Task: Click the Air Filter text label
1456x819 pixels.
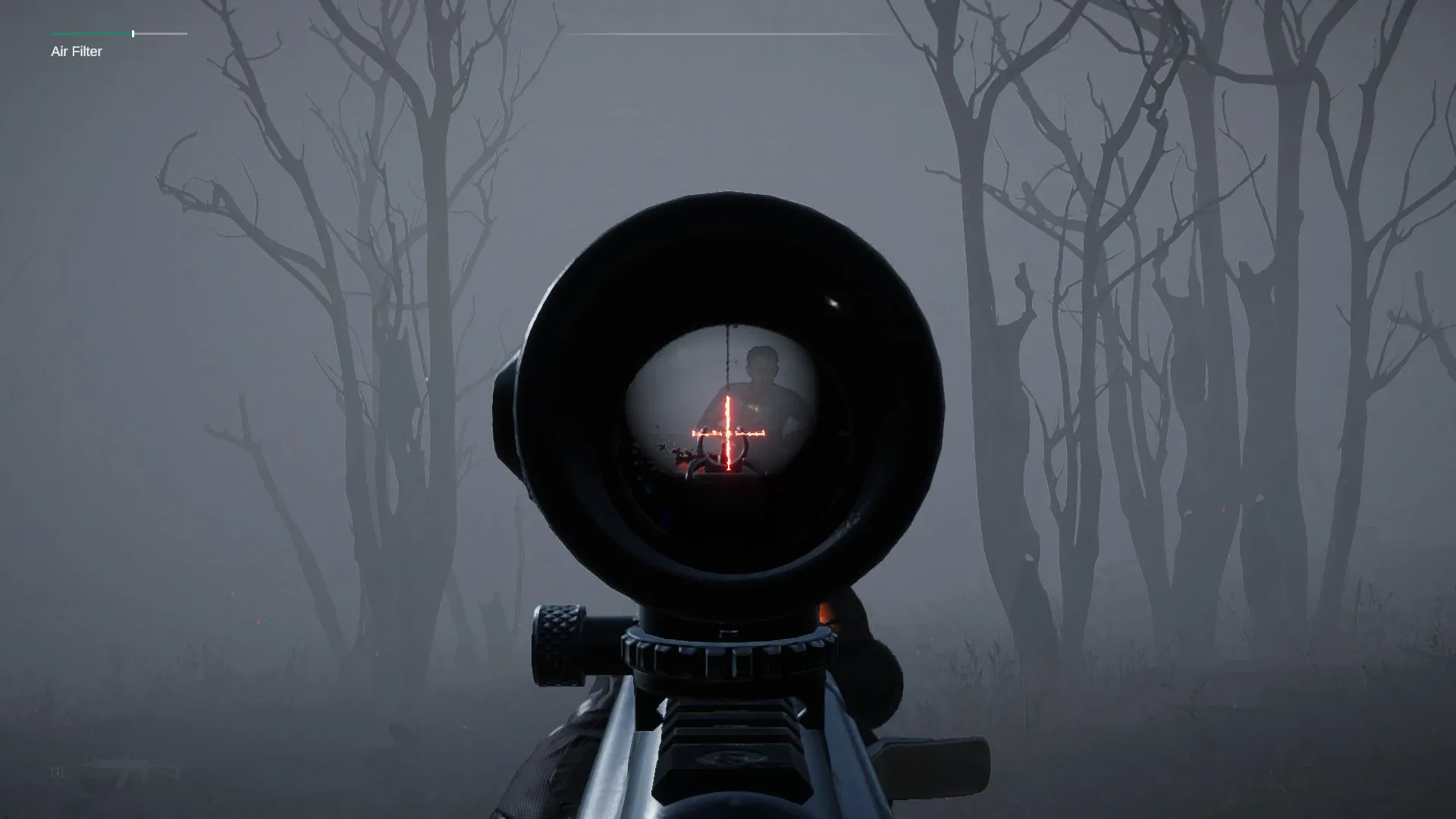Action: 76,52
